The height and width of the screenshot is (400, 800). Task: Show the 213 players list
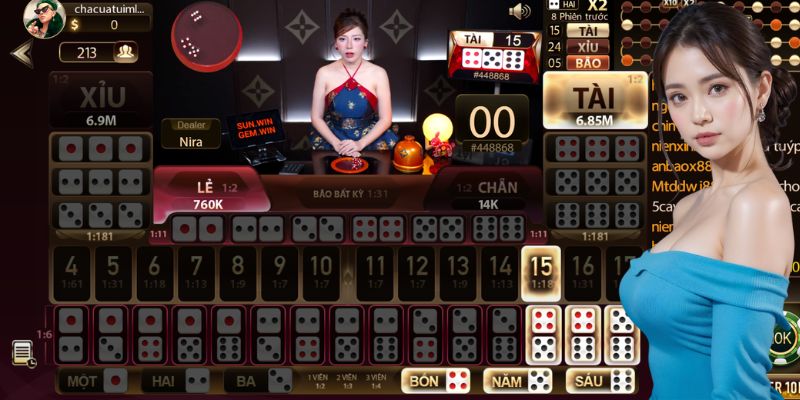pyautogui.click(x=99, y=52)
